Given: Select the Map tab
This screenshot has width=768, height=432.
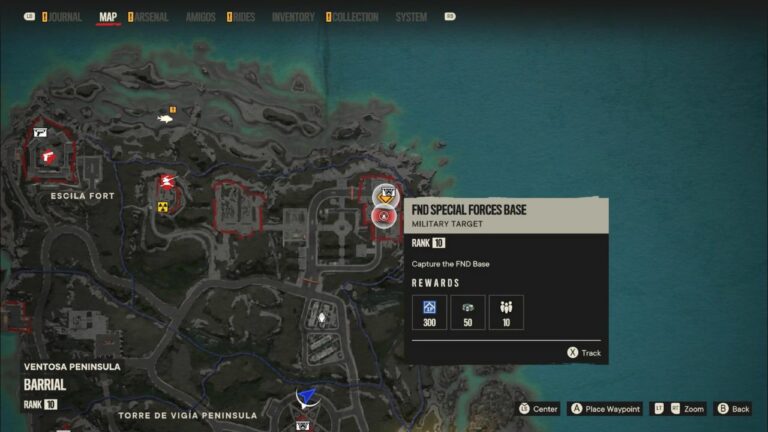Looking at the screenshot, I should pyautogui.click(x=108, y=17).
